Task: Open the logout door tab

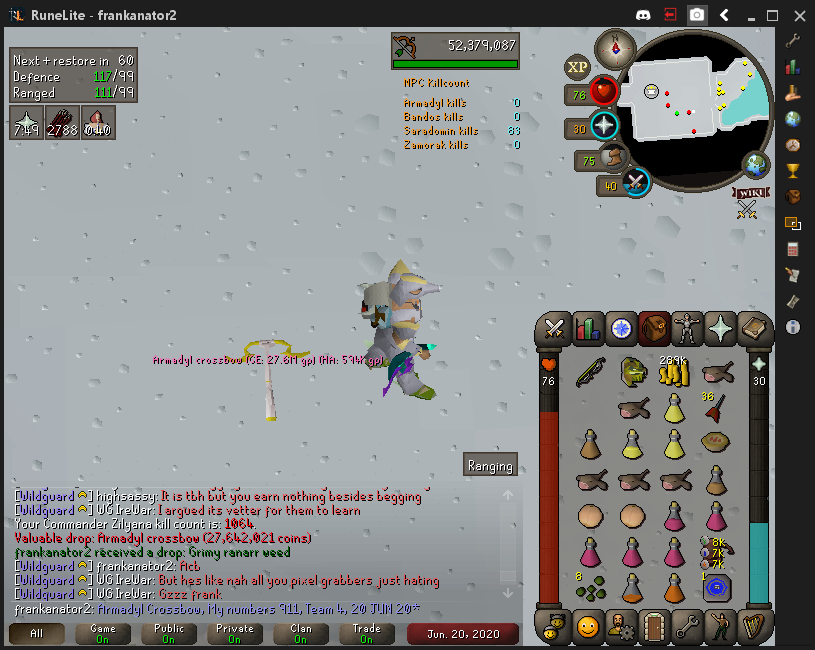Action: point(653,627)
